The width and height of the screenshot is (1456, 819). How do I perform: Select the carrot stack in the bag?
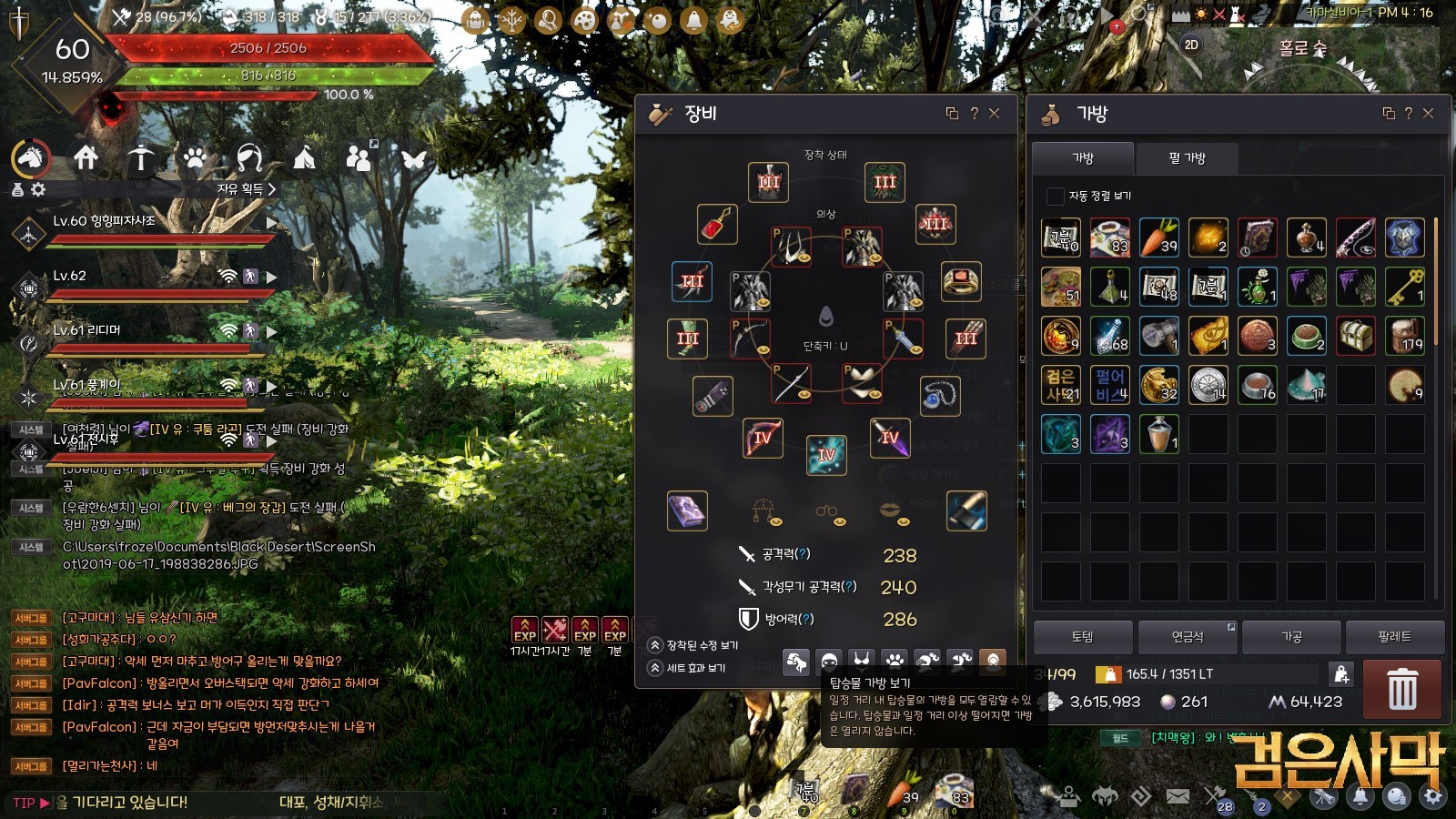1158,238
